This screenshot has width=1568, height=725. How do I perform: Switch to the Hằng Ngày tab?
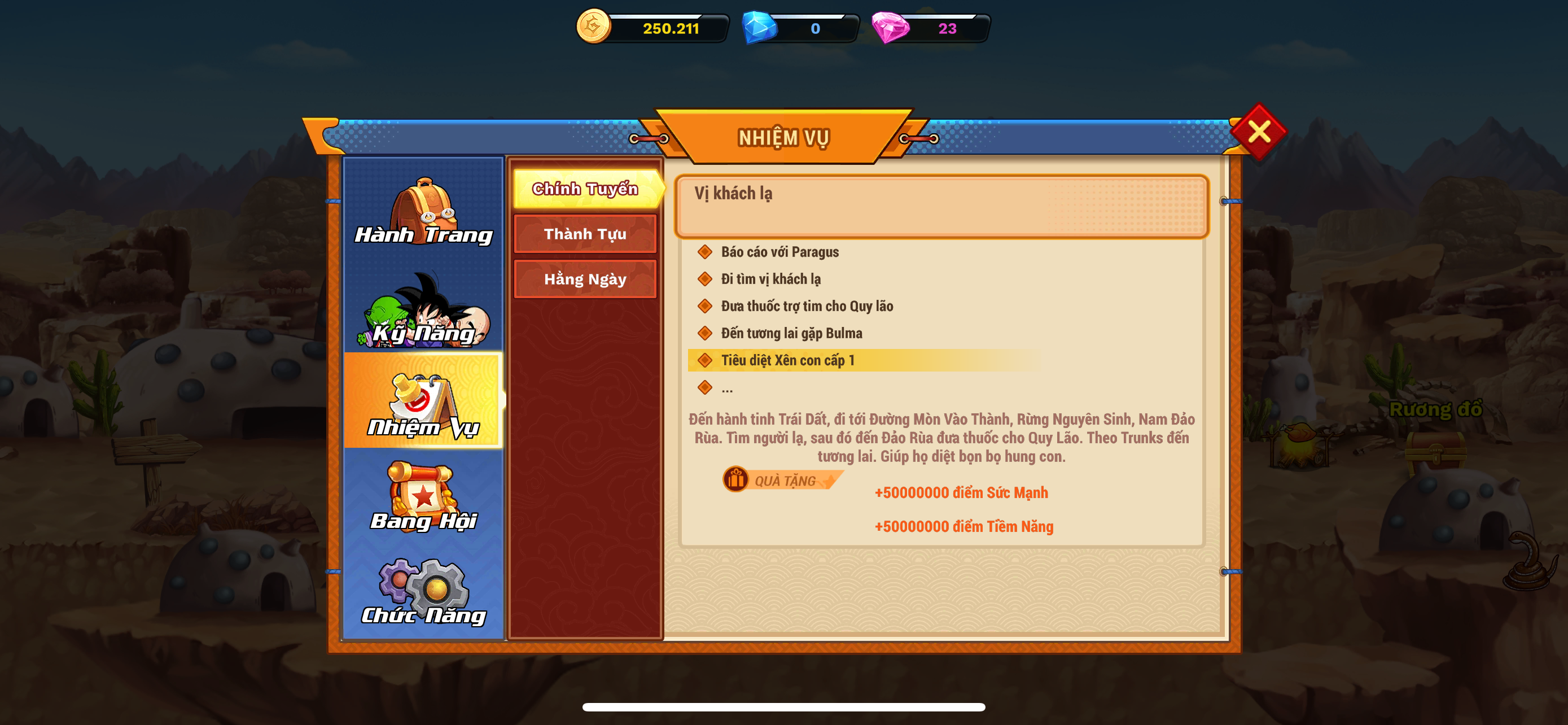(585, 279)
